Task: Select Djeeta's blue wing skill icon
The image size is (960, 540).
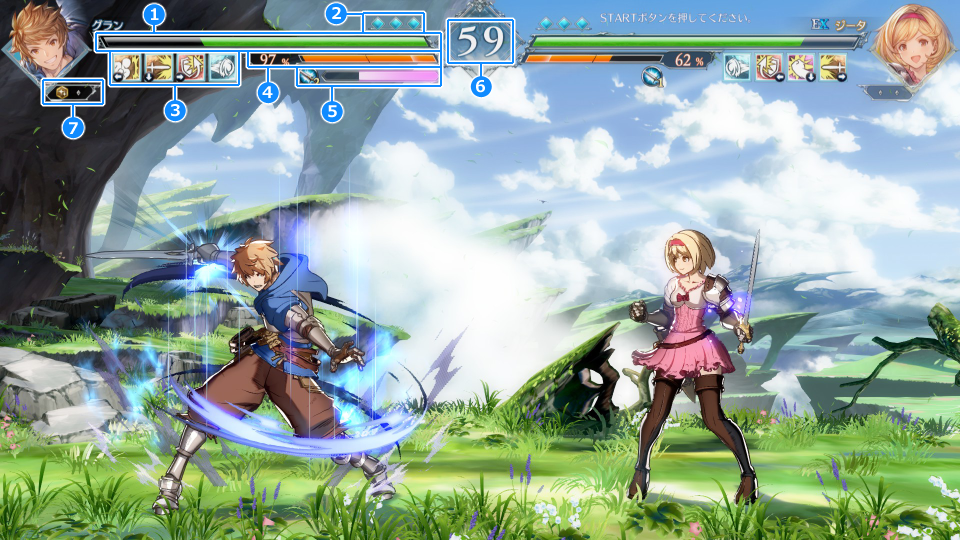Action: coord(737,67)
